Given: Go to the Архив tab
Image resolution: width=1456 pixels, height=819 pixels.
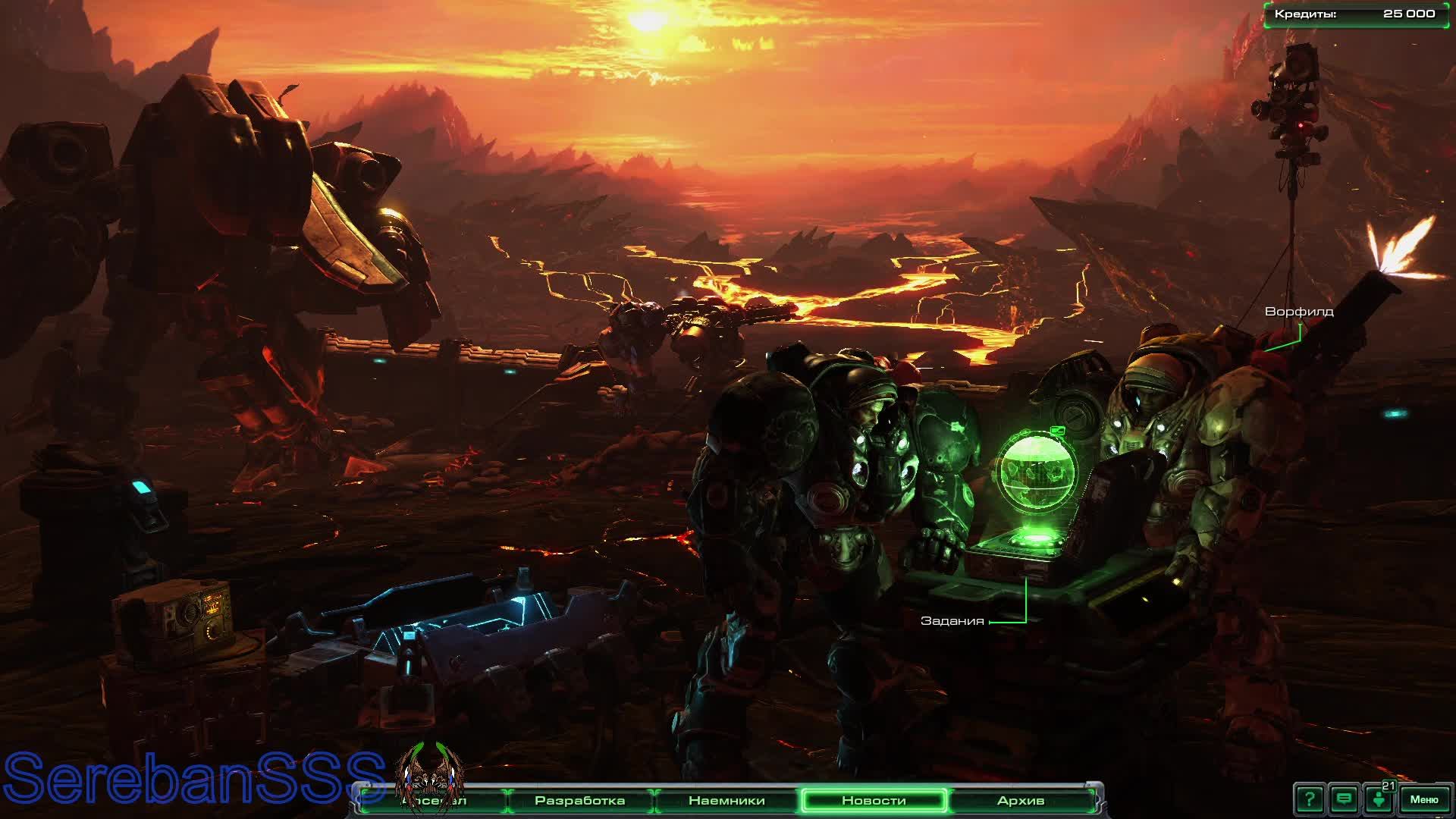Looking at the screenshot, I should point(1021,800).
